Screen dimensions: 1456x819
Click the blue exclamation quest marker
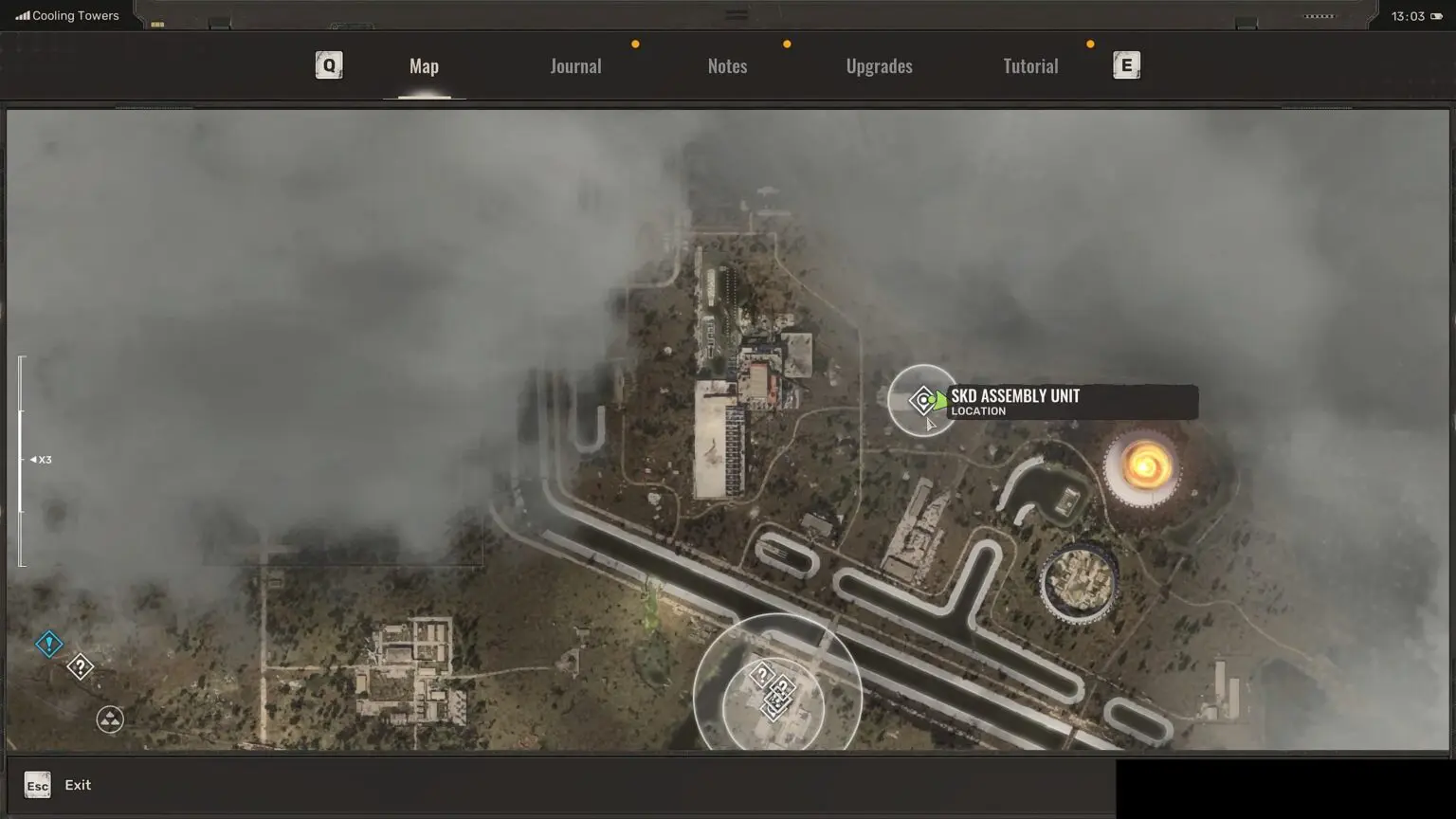[49, 645]
